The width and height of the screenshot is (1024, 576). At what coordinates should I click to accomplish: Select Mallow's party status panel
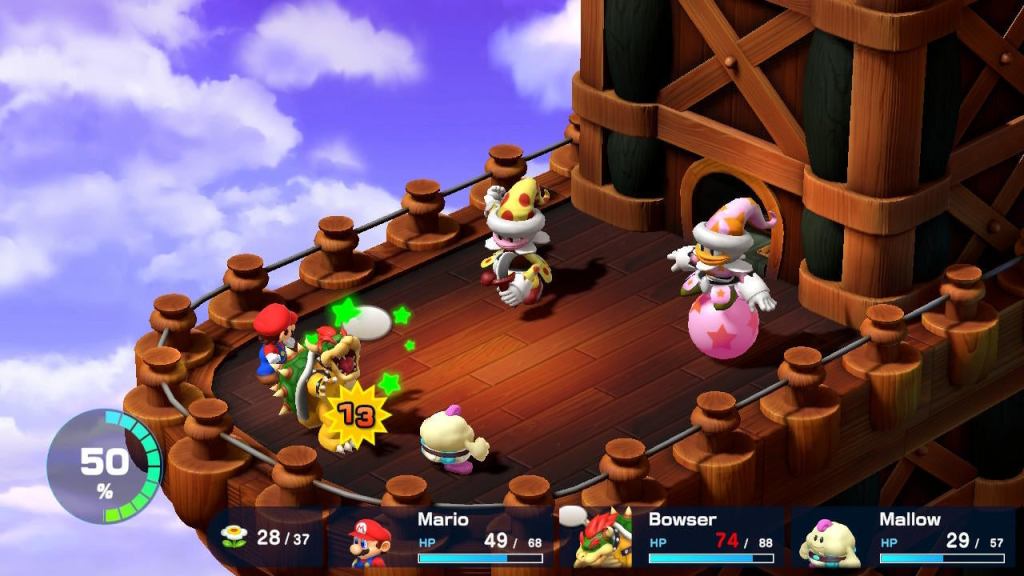point(903,538)
